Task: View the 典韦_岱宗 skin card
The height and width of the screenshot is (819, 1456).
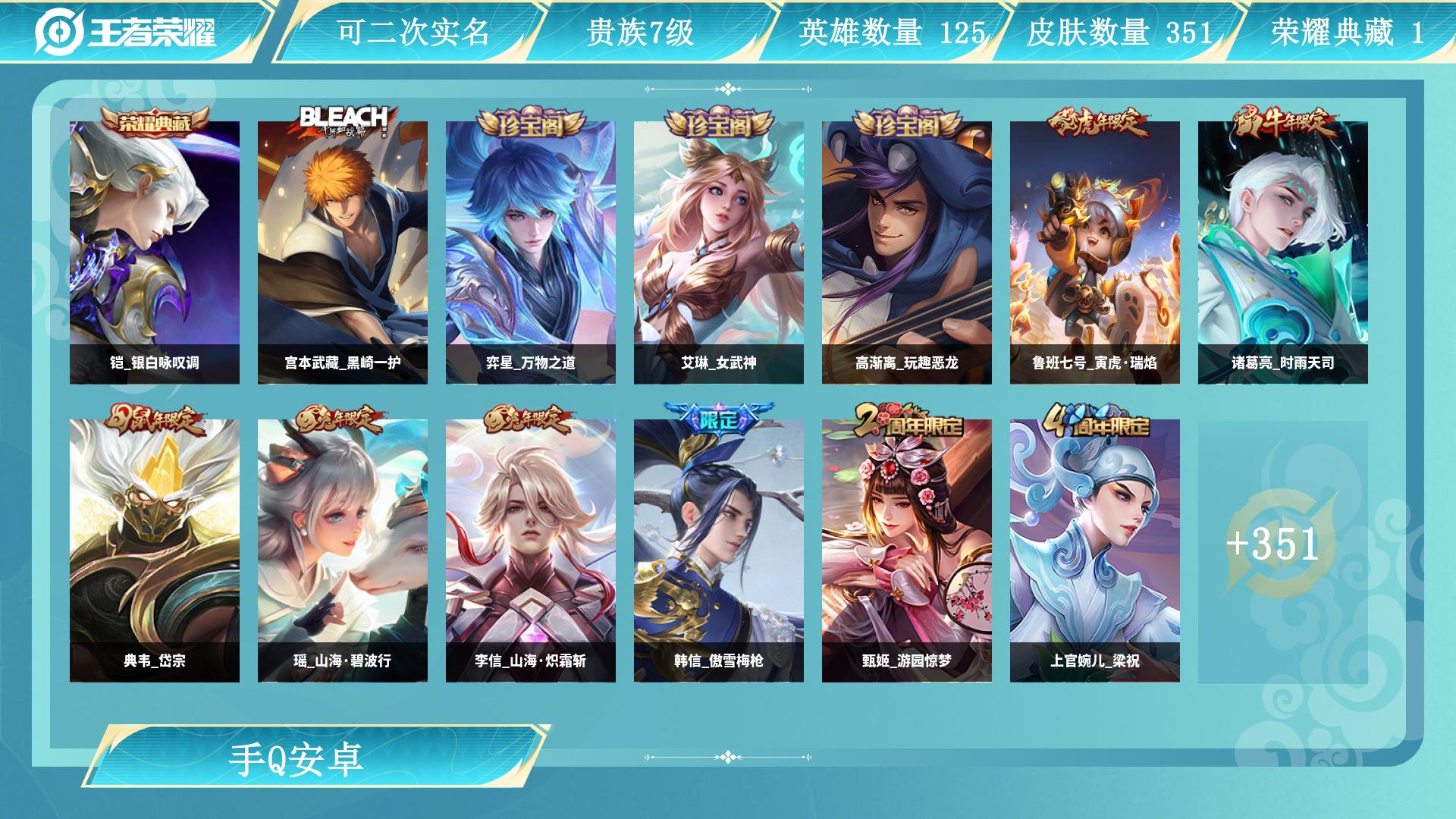Action: (x=155, y=551)
